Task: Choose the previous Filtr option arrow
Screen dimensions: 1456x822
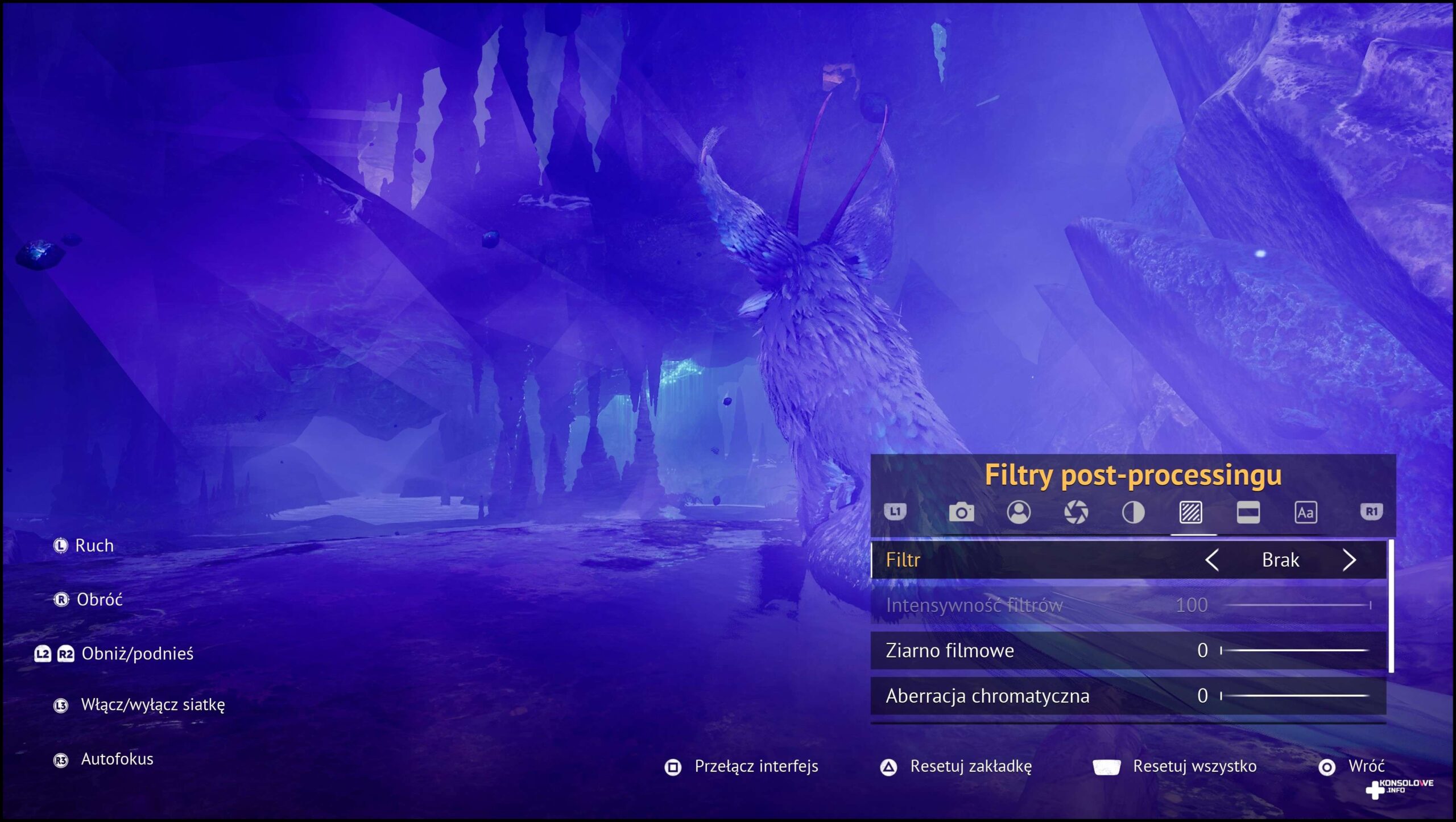Action: tap(1212, 560)
